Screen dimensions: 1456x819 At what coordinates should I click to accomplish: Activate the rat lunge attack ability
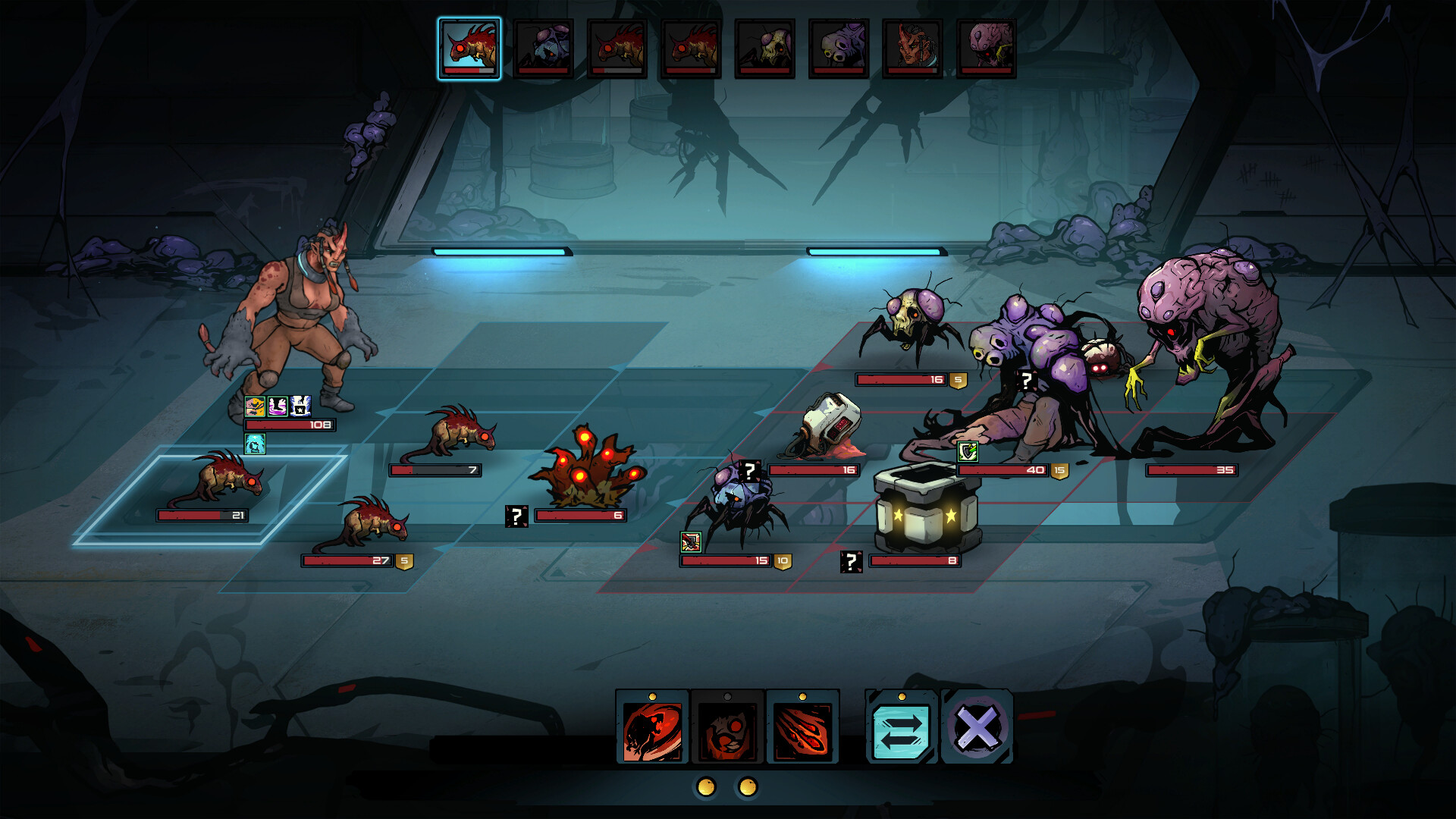click(652, 729)
